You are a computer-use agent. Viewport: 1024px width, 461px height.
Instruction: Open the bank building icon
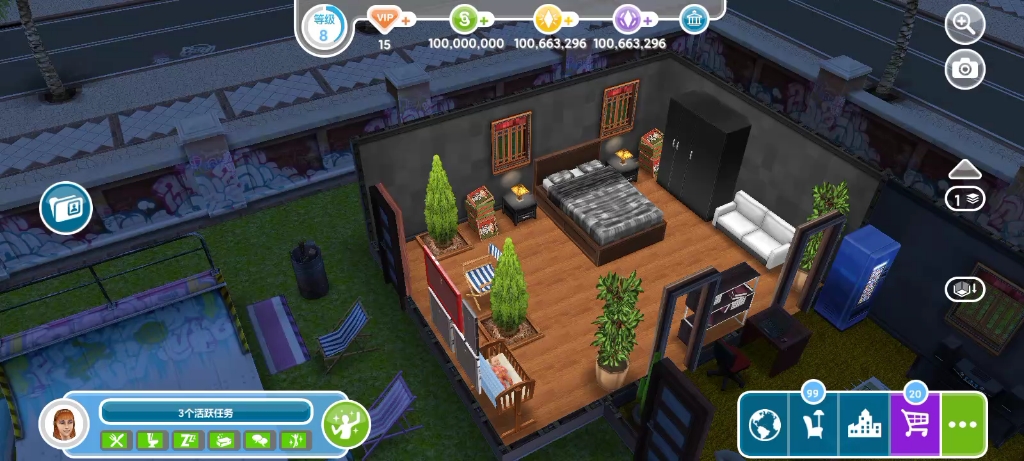click(694, 19)
